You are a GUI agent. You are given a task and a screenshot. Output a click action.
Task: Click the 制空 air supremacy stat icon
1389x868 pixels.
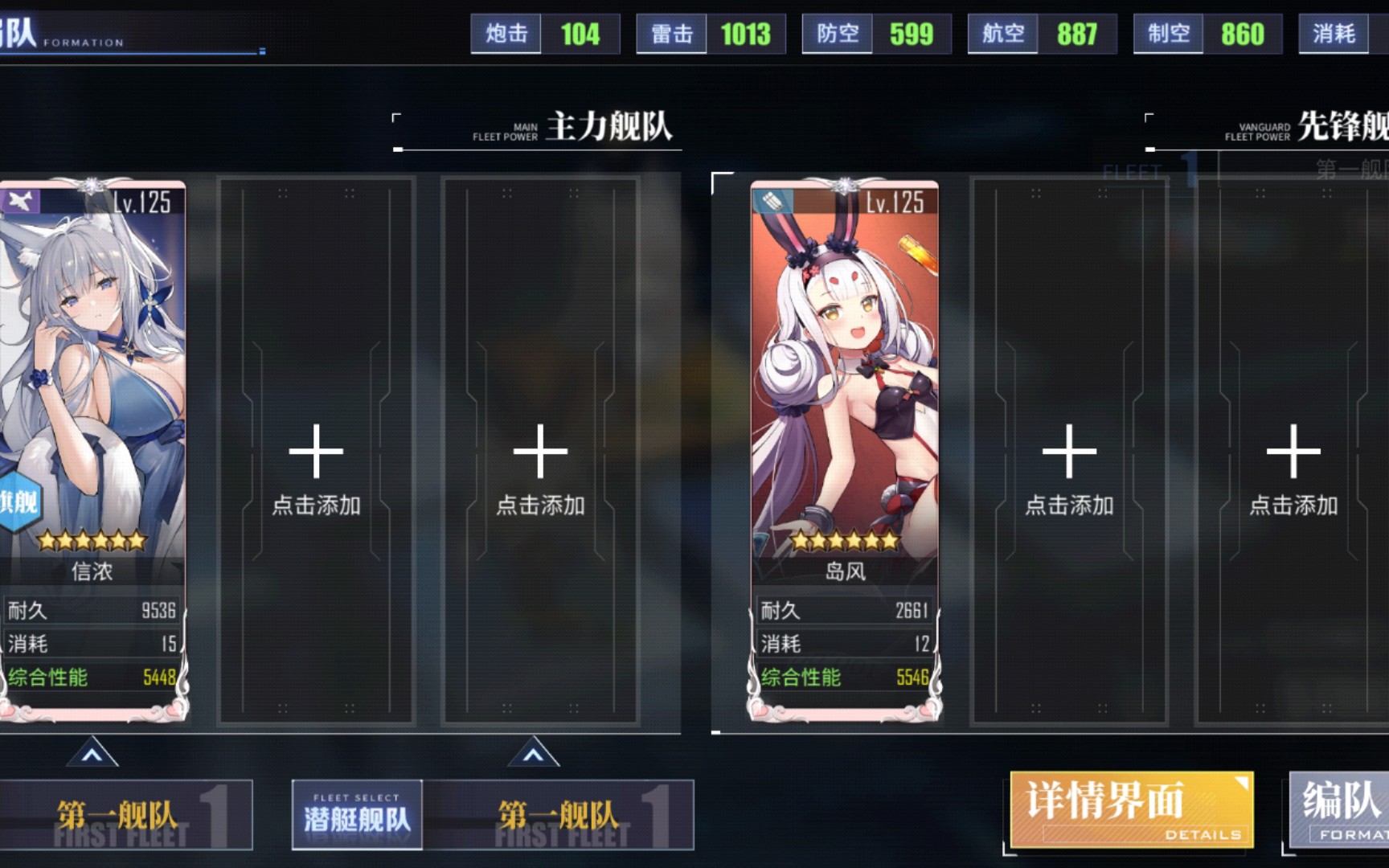[1167, 34]
